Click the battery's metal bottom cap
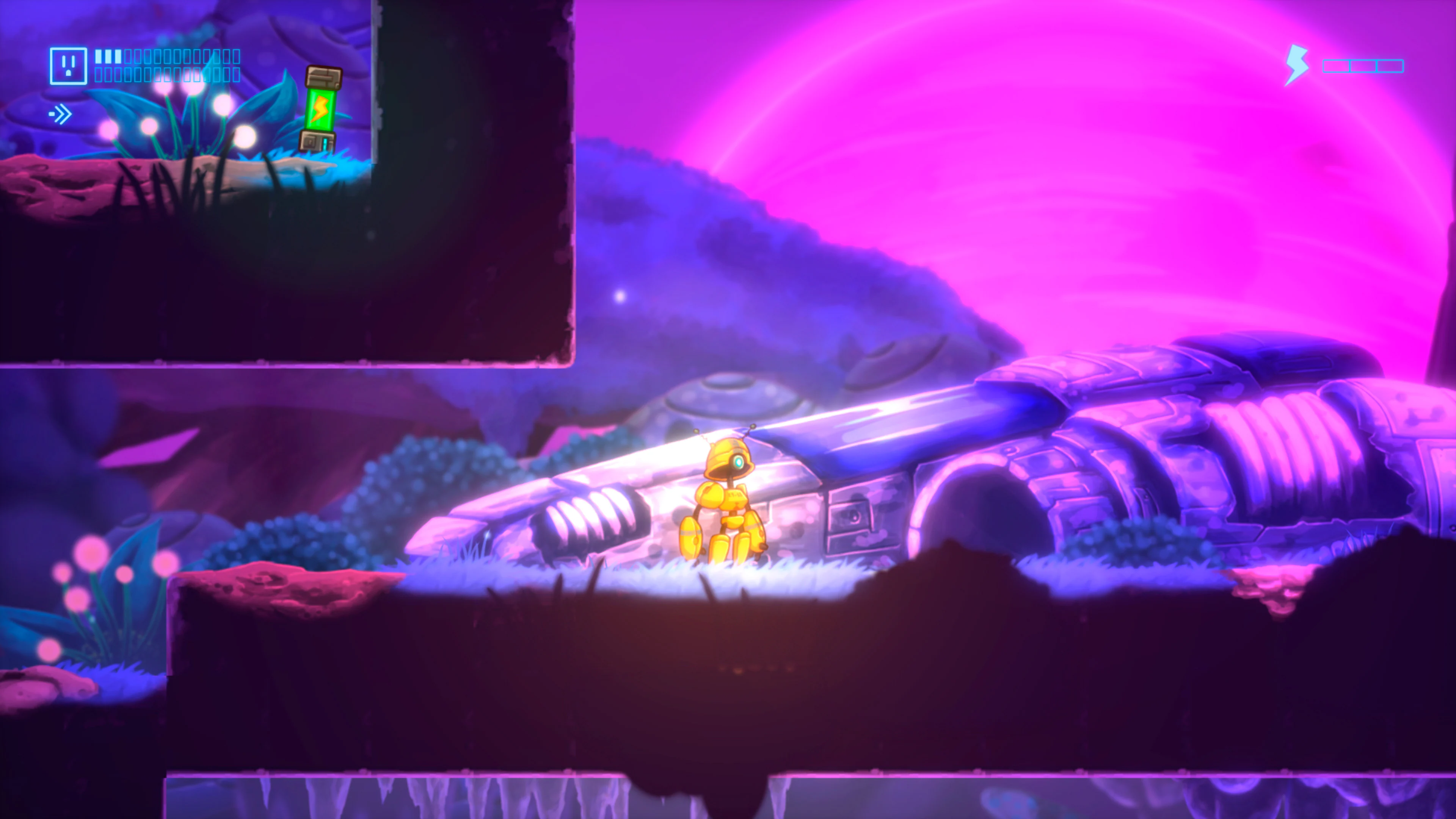1456x819 pixels. point(318,141)
